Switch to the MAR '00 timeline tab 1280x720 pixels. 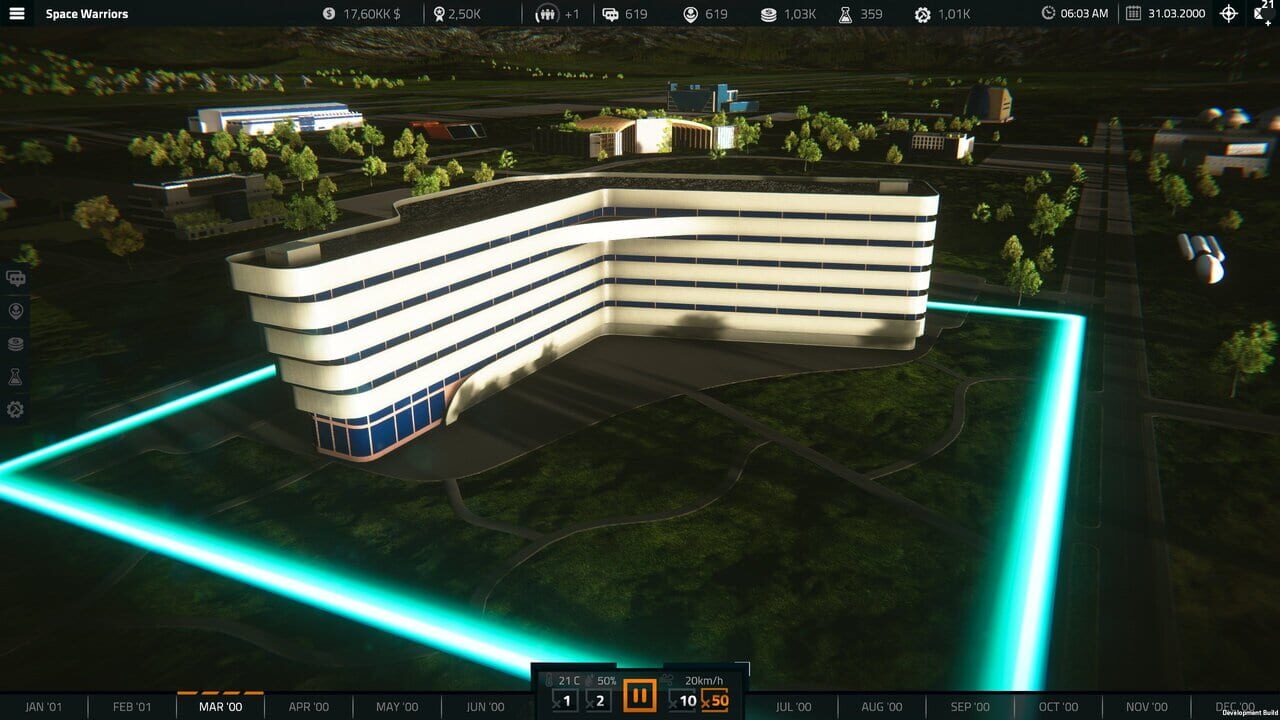(221, 706)
